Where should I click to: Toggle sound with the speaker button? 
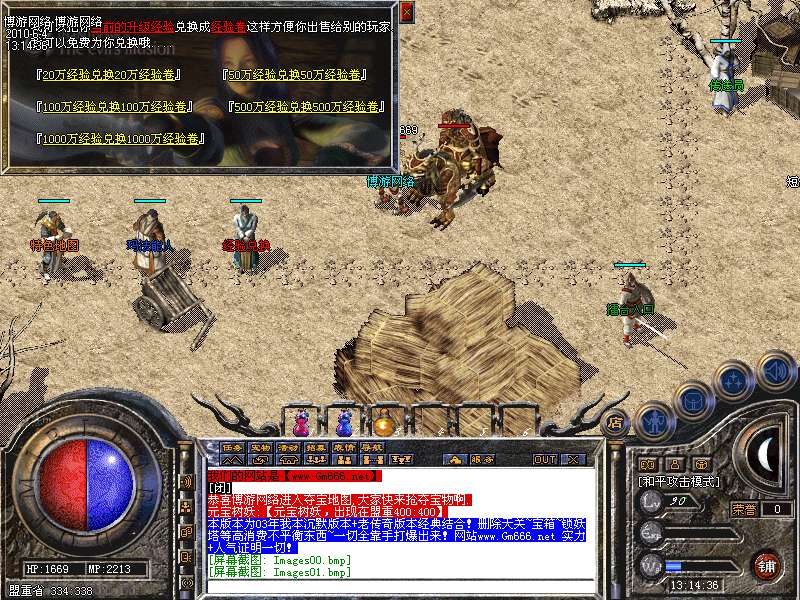775,371
